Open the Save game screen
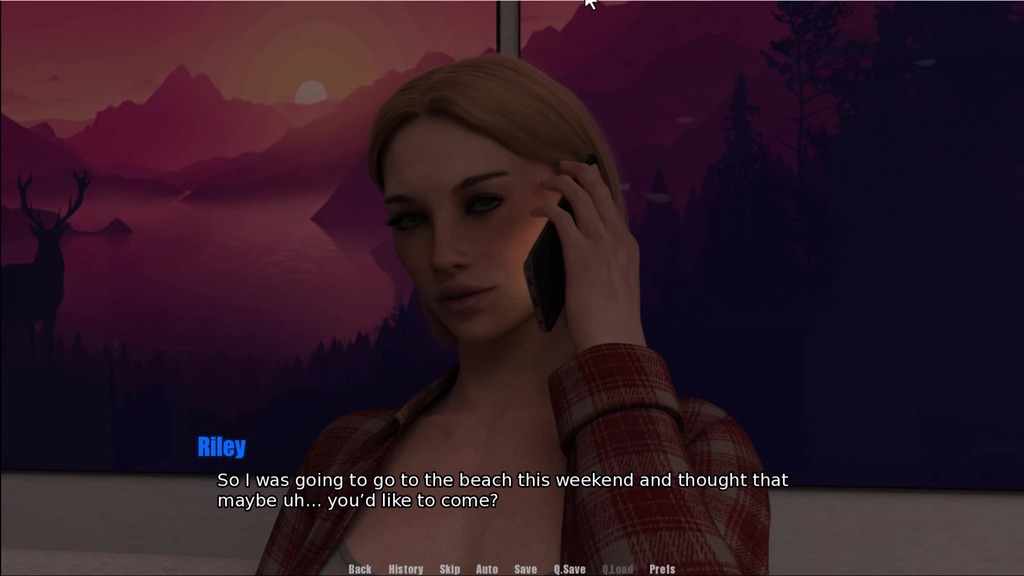The height and width of the screenshot is (576, 1024). tap(525, 569)
